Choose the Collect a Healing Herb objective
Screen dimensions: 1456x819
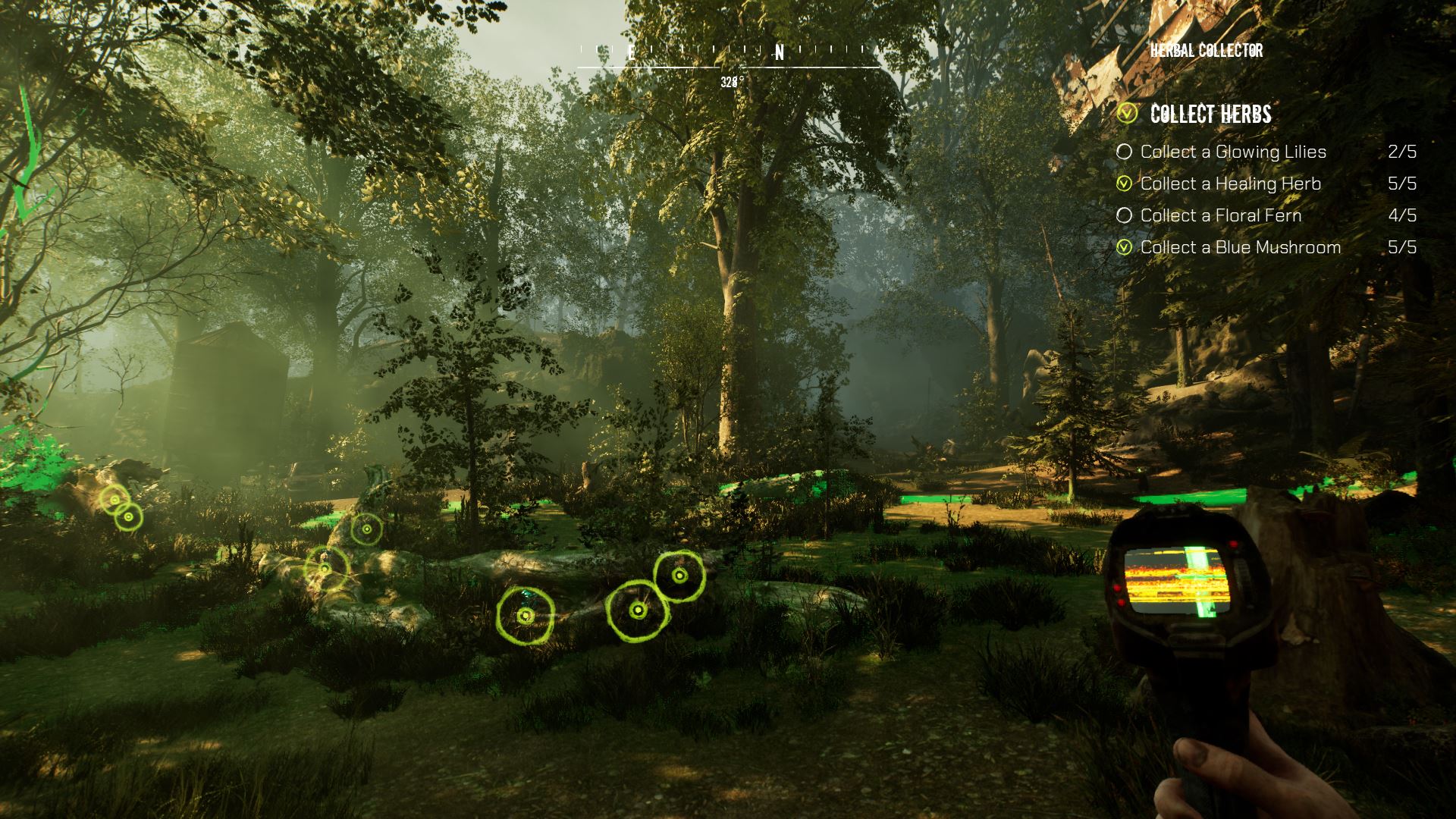(1230, 184)
